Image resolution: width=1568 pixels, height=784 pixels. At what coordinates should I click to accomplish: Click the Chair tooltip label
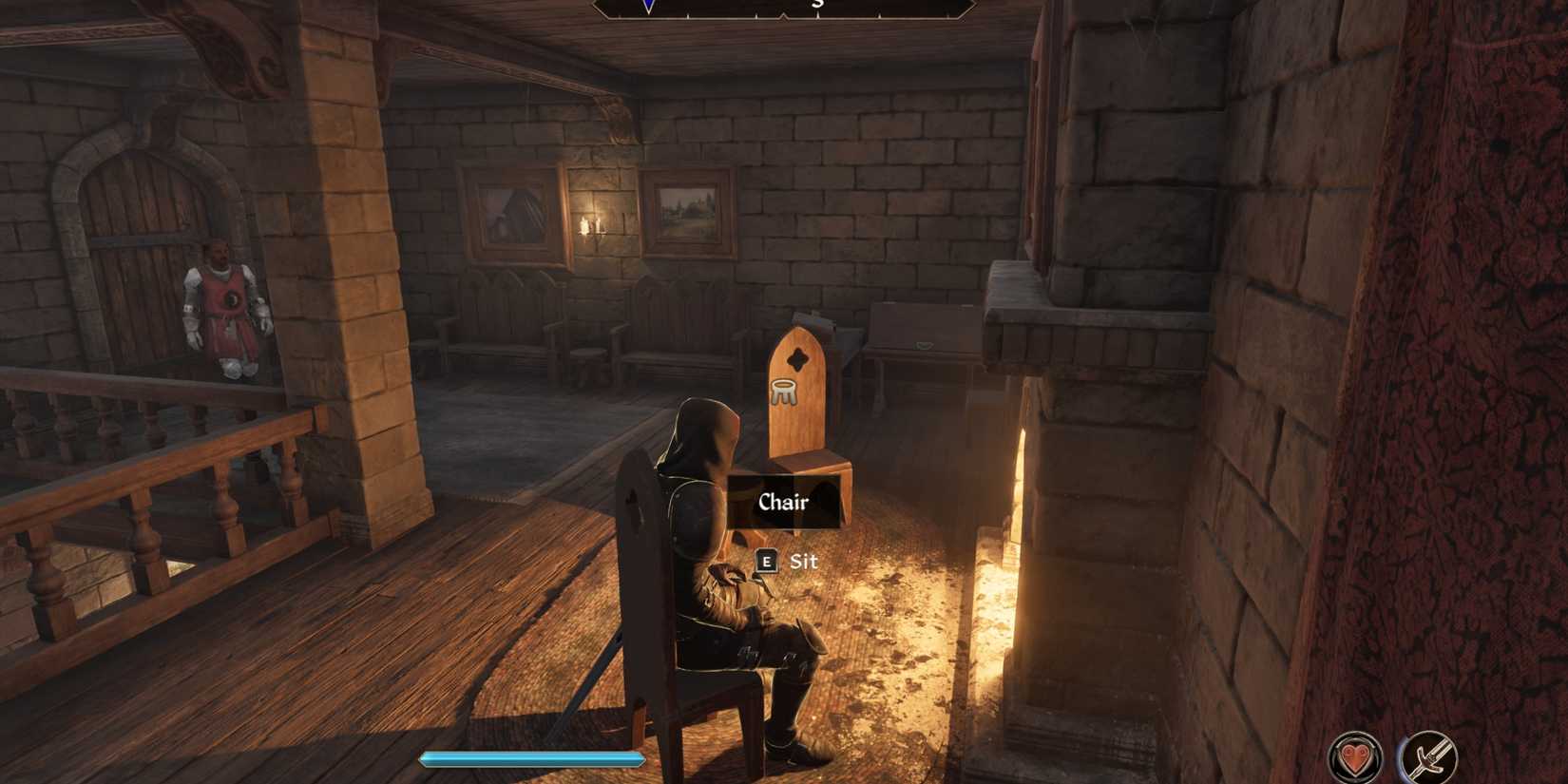(784, 504)
